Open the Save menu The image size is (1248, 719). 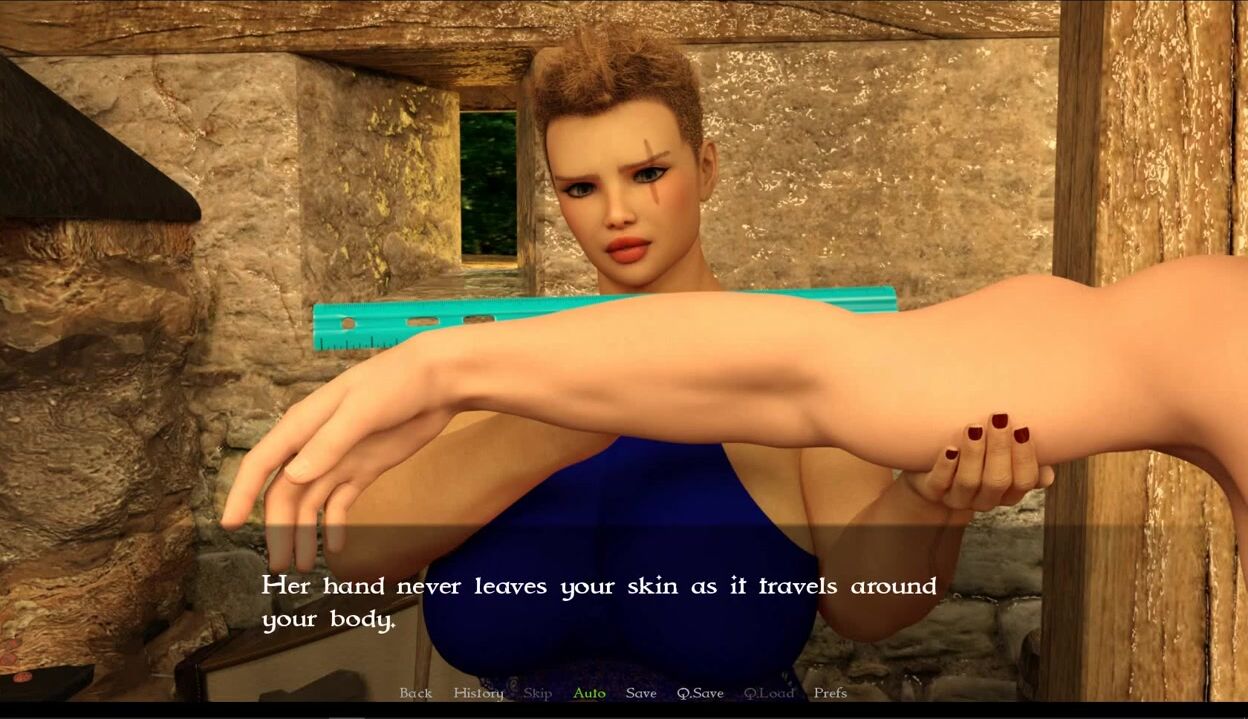tap(641, 693)
